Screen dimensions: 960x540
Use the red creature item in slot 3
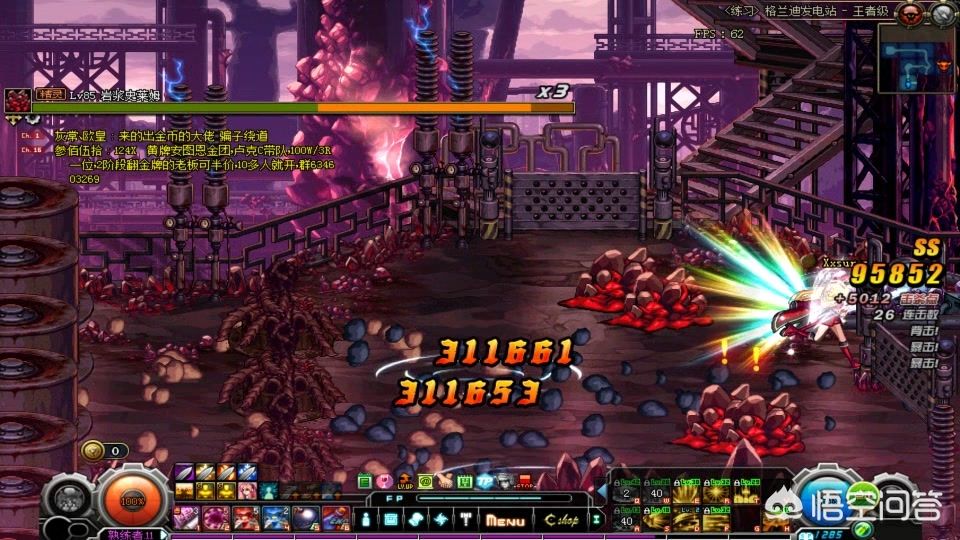click(x=245, y=516)
